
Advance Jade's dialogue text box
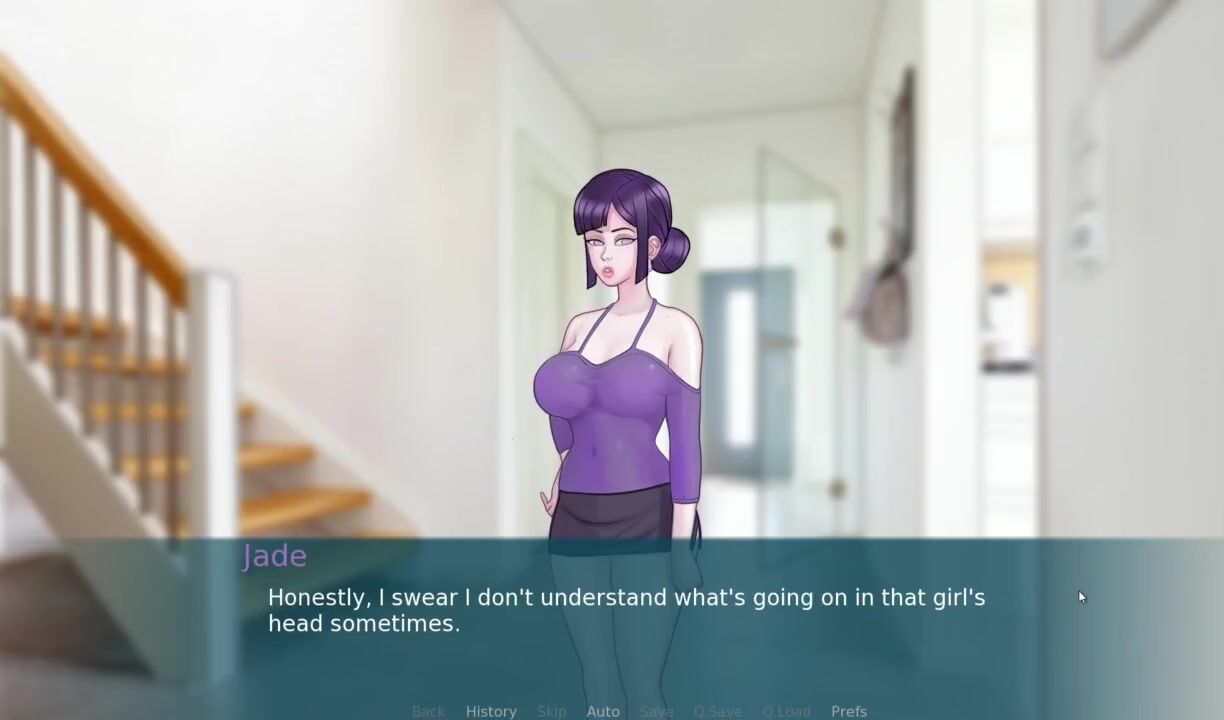(626, 610)
